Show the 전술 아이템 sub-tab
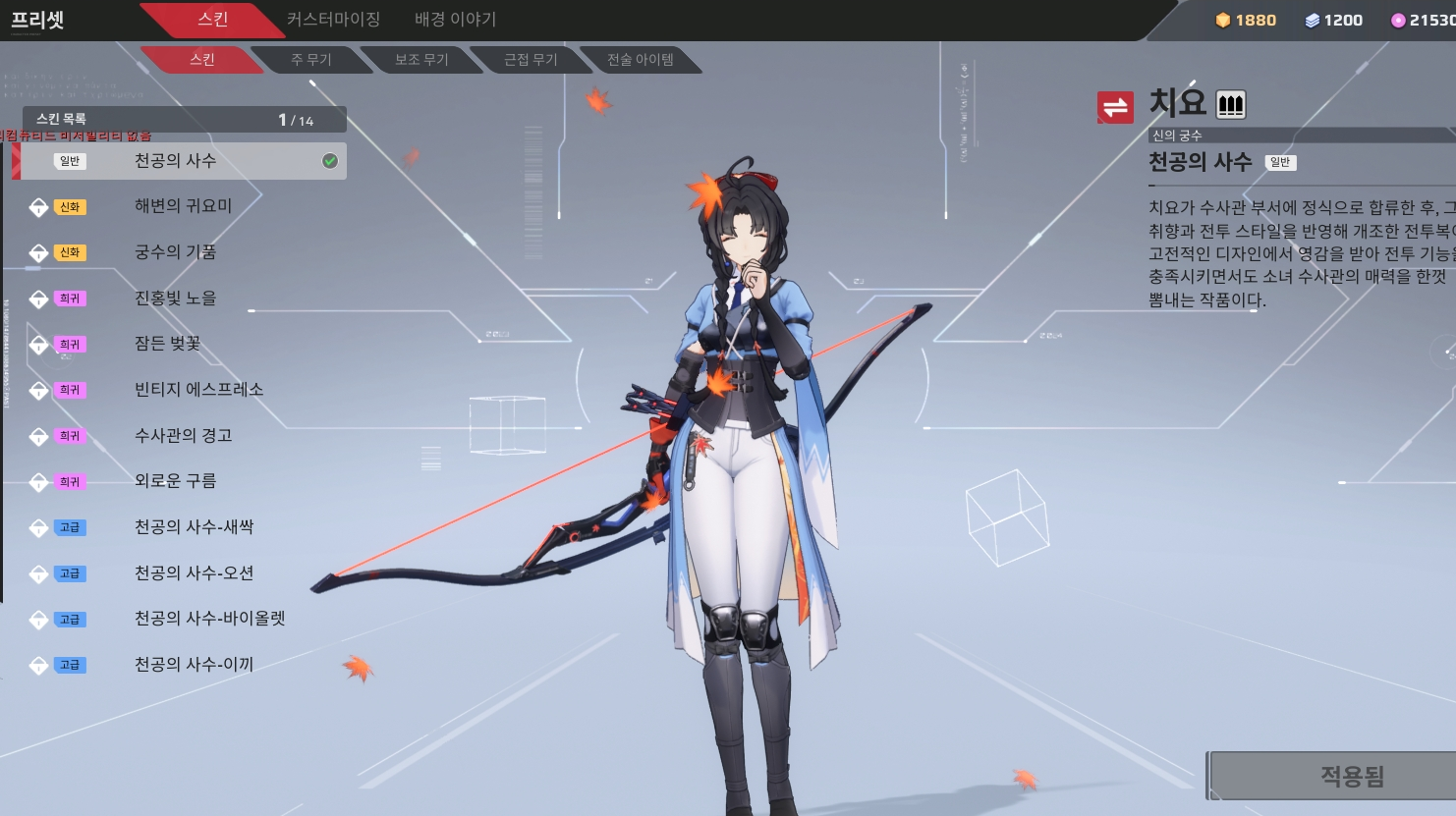 pos(640,60)
